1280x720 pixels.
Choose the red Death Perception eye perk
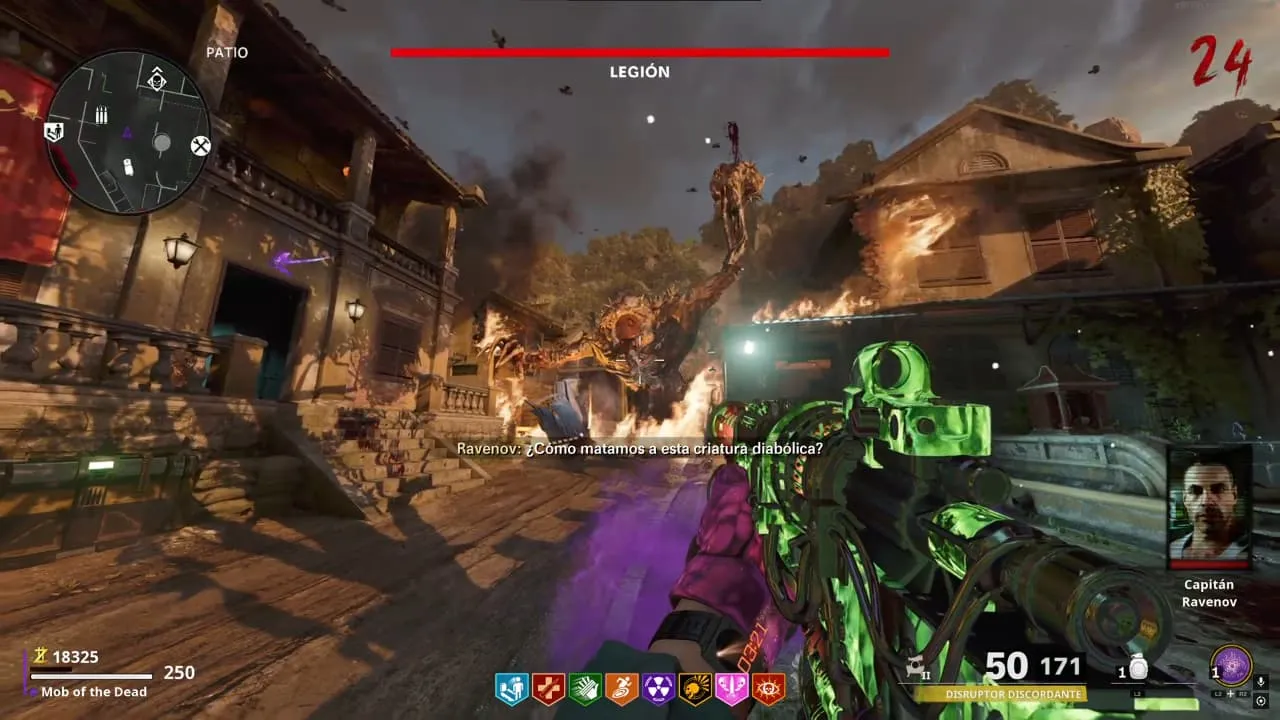(x=768, y=688)
